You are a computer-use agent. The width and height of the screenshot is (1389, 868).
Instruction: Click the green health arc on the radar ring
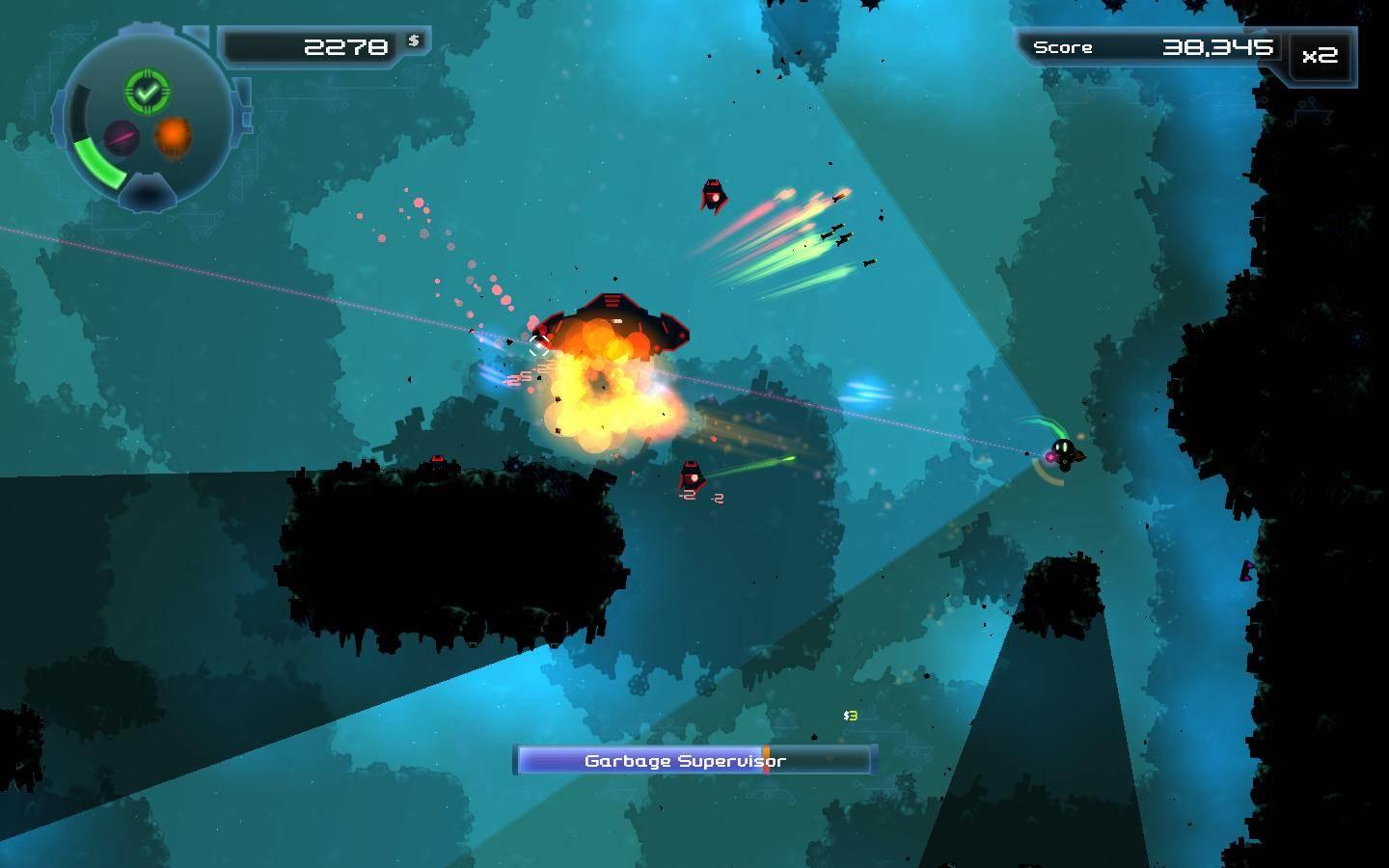point(98,162)
